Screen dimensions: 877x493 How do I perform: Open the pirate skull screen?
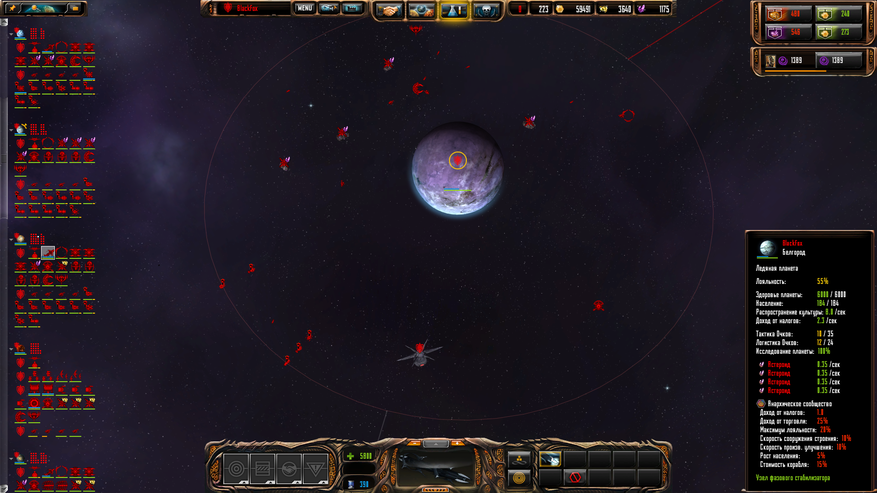click(x=487, y=10)
